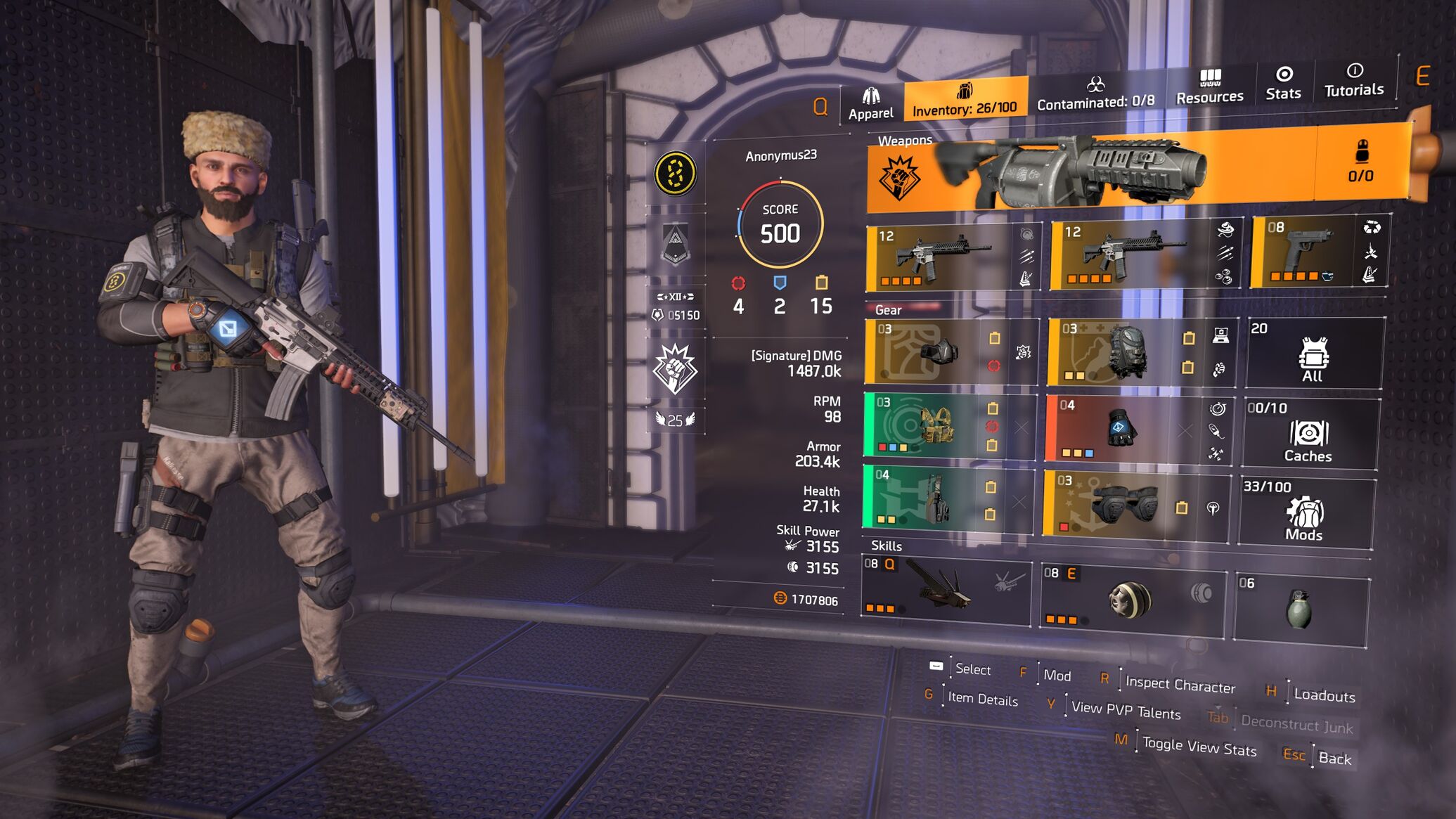The width and height of the screenshot is (1456, 819).
Task: Open the Caches tile
Action: pyautogui.click(x=1308, y=434)
